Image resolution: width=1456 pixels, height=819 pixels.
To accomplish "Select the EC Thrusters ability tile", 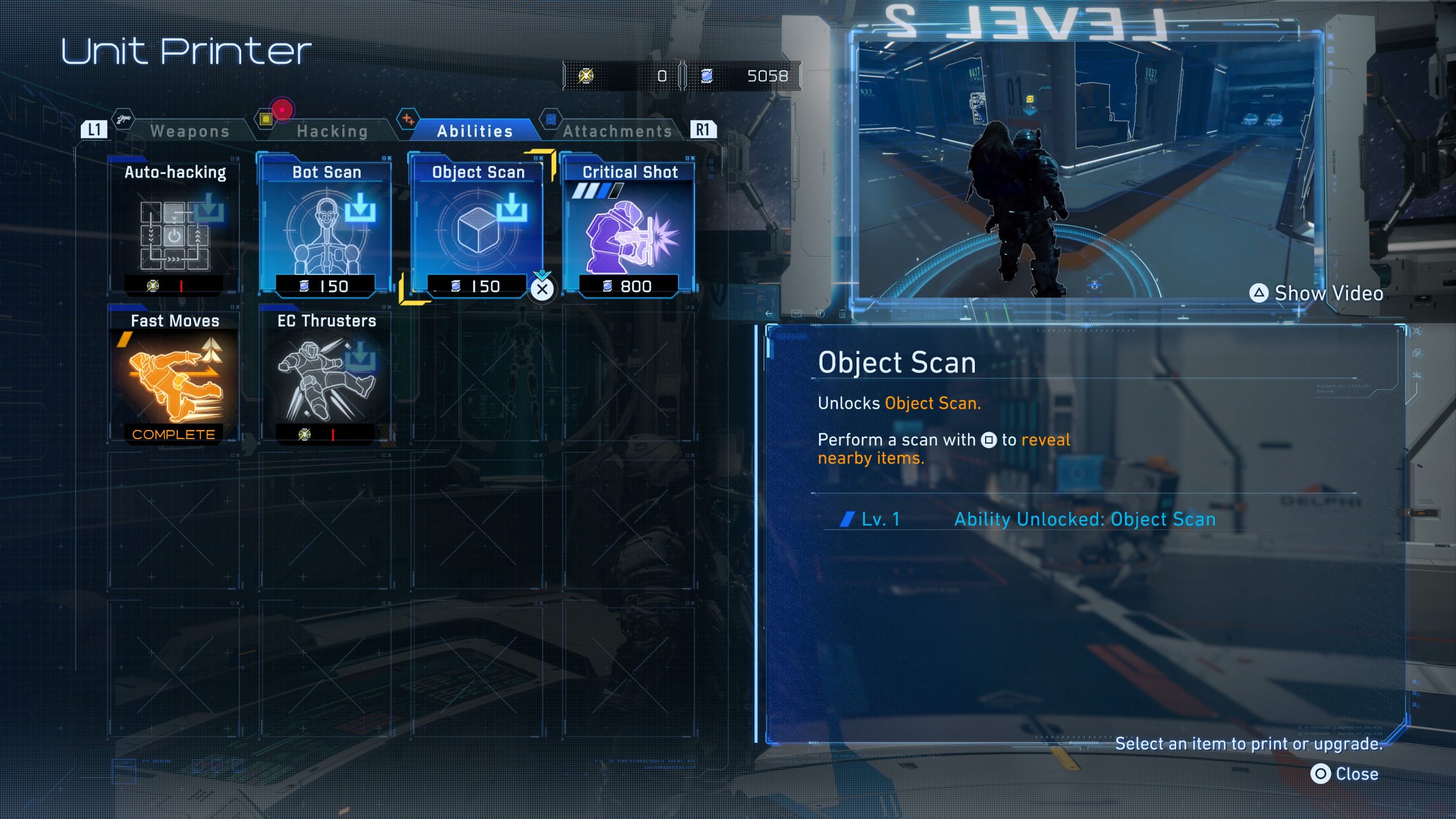I will point(326,377).
